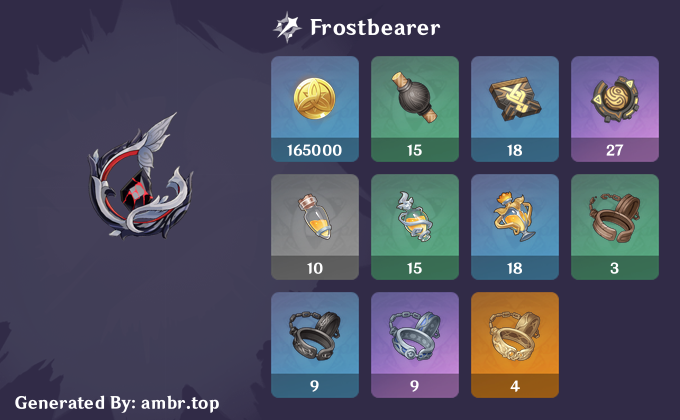The width and height of the screenshot is (680, 420).
Task: Choose the silver shackles on purple tile
Action: pos(414,343)
